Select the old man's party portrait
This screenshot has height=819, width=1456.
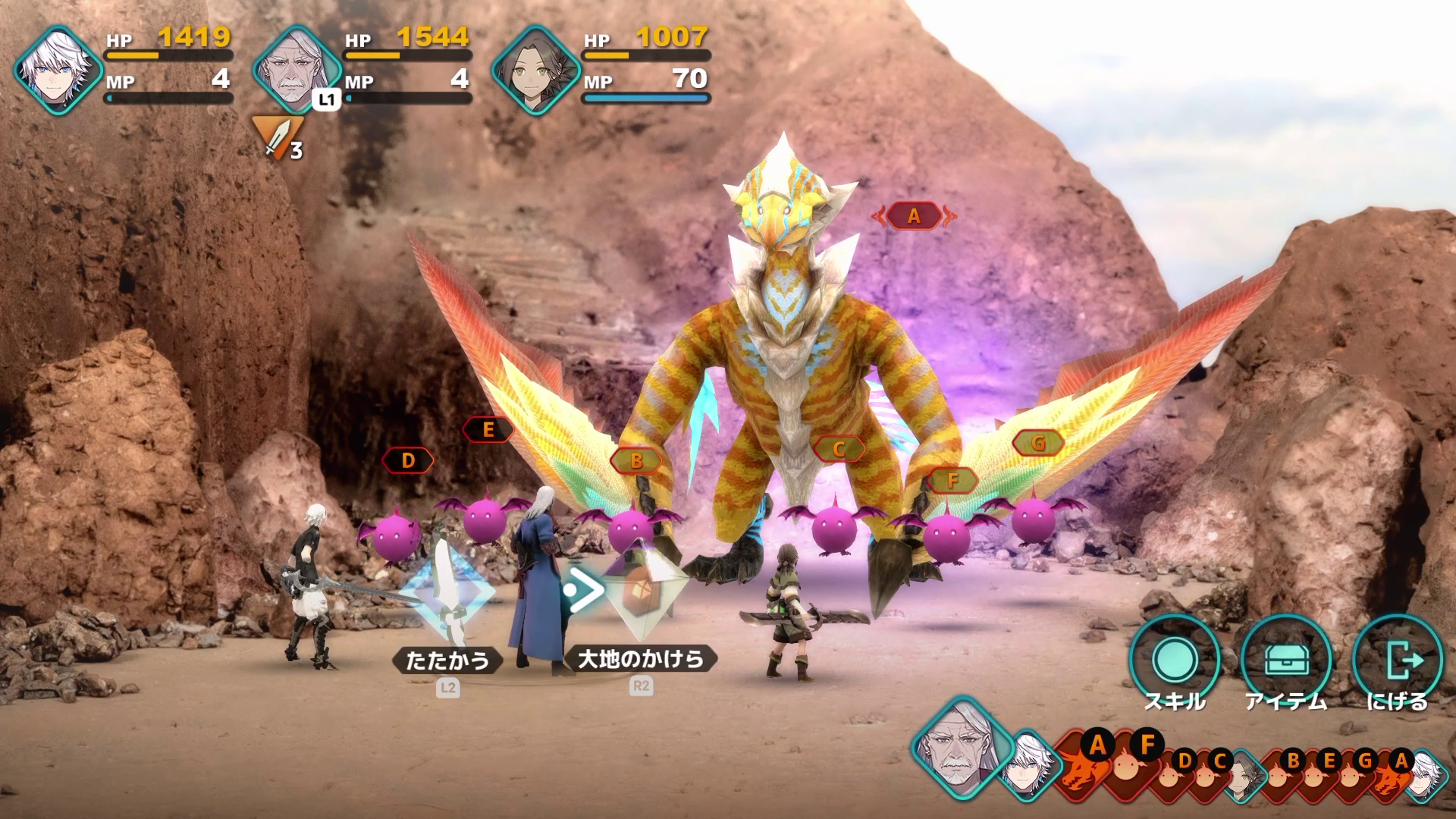297,68
